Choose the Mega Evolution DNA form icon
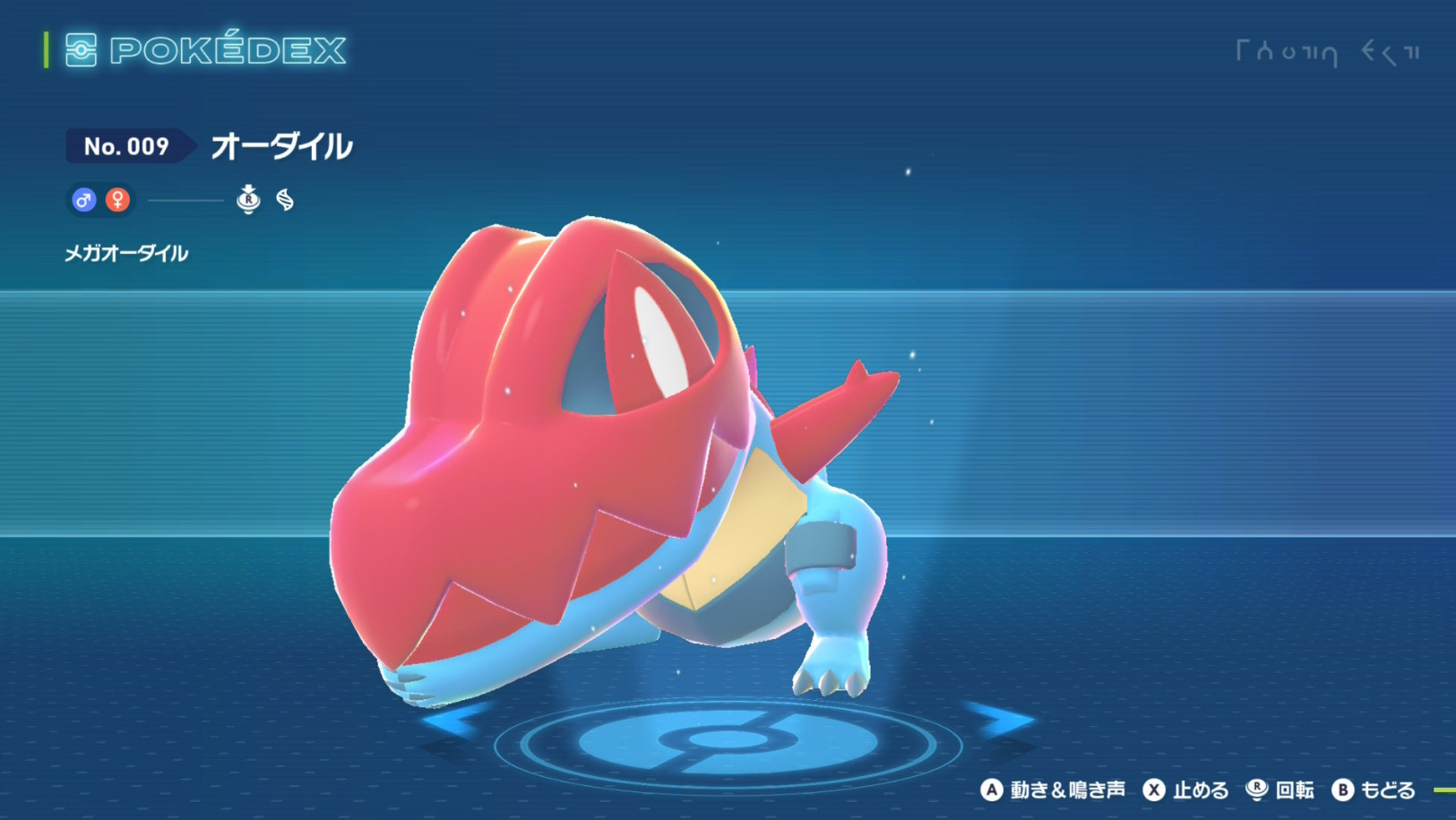Viewport: 1456px width, 820px height. (x=285, y=200)
